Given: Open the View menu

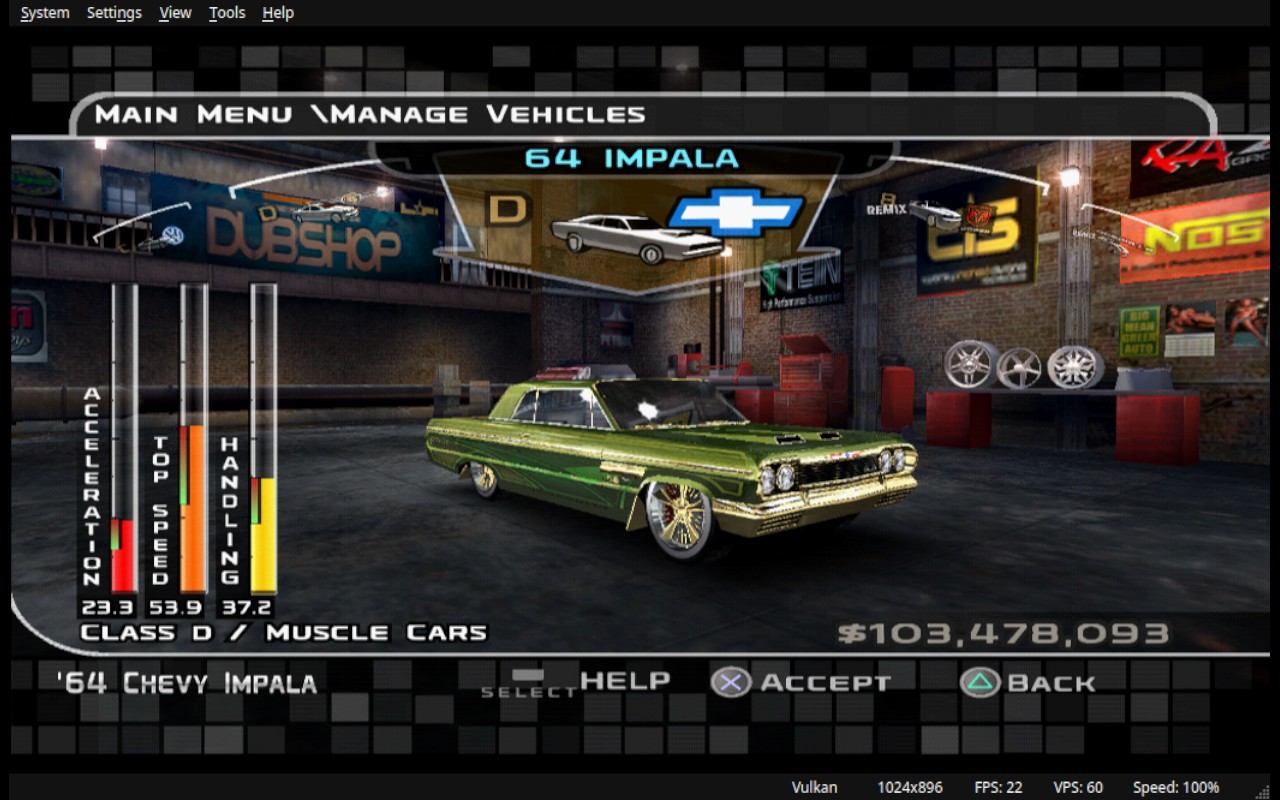Looking at the screenshot, I should [175, 13].
